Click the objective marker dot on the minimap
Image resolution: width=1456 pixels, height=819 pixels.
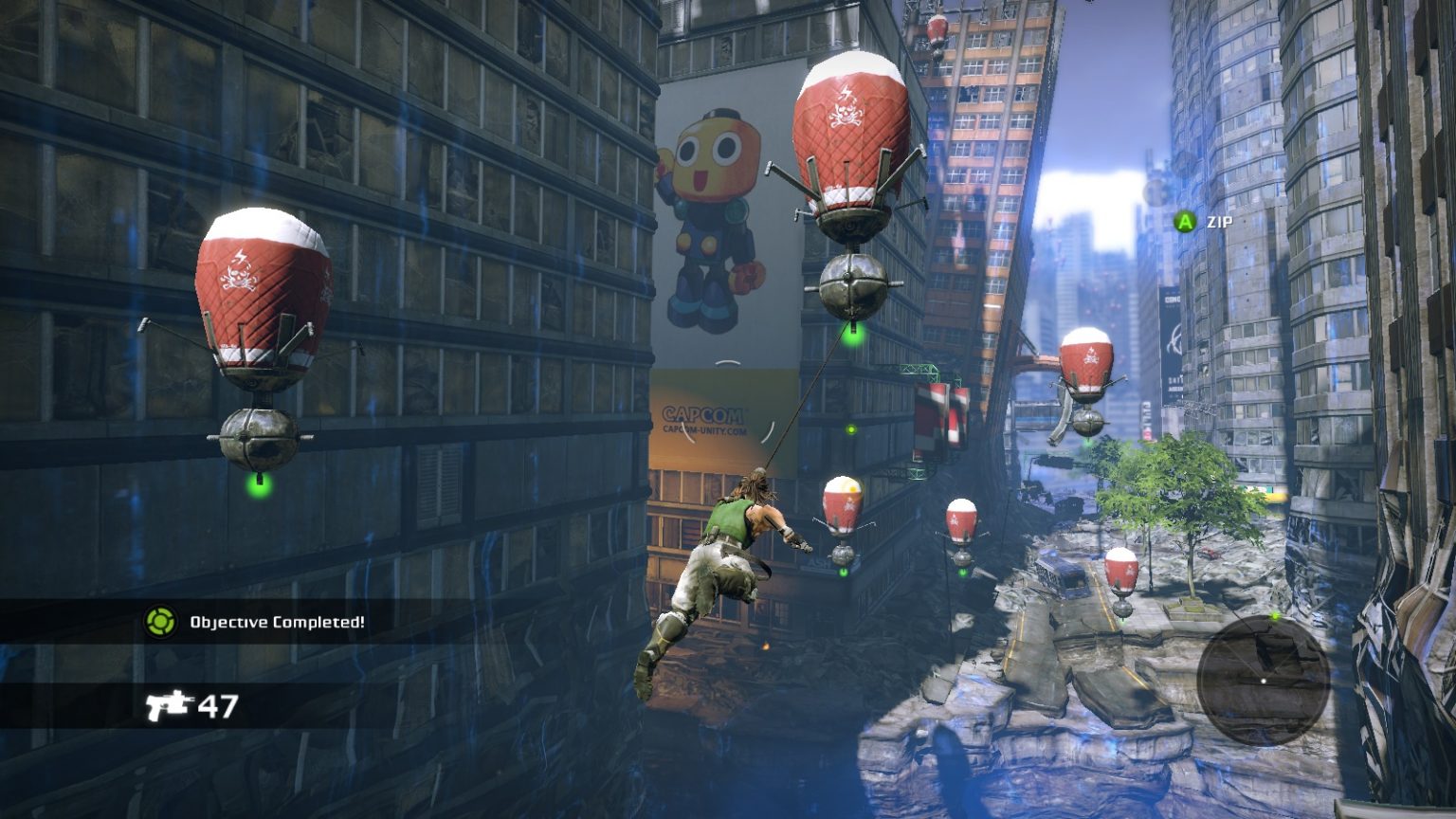coord(1274,616)
